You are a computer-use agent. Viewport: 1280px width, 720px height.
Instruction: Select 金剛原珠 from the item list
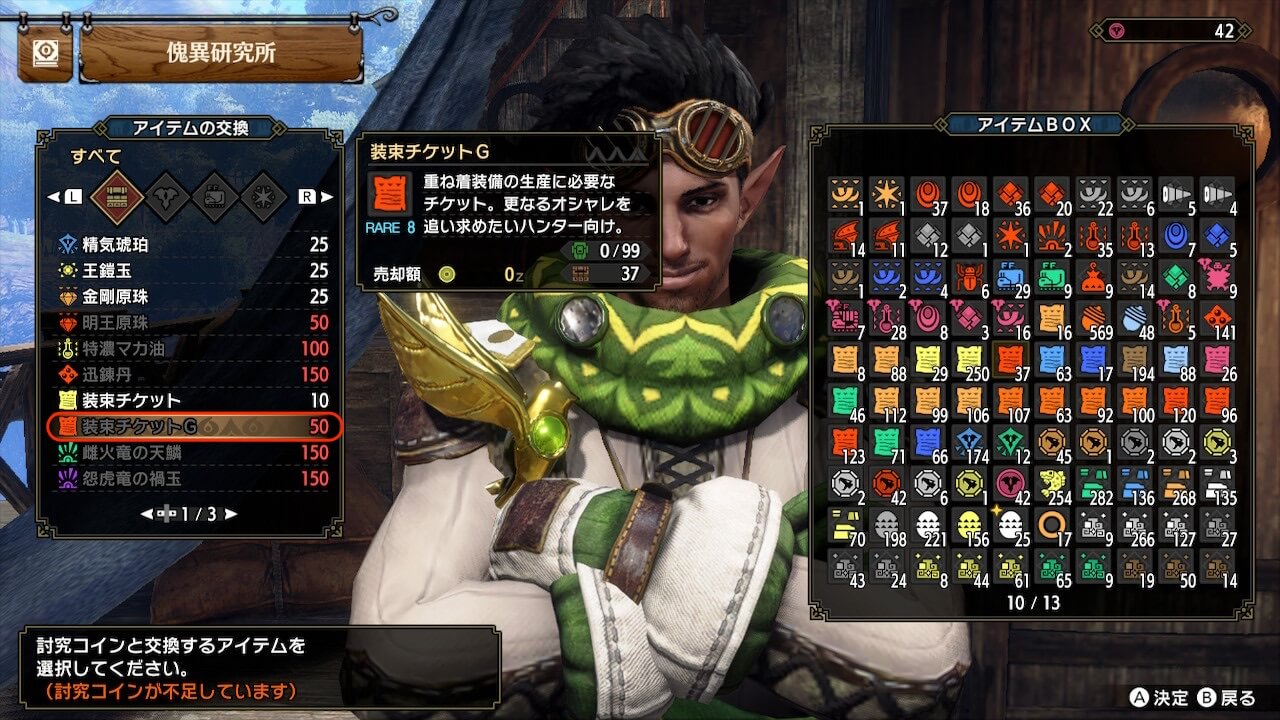click(x=190, y=297)
